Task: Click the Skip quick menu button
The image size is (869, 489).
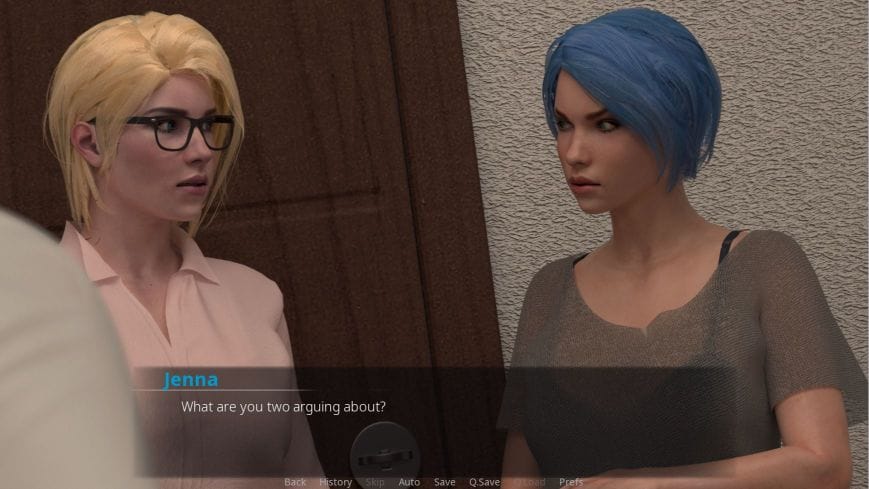Action: tap(375, 482)
